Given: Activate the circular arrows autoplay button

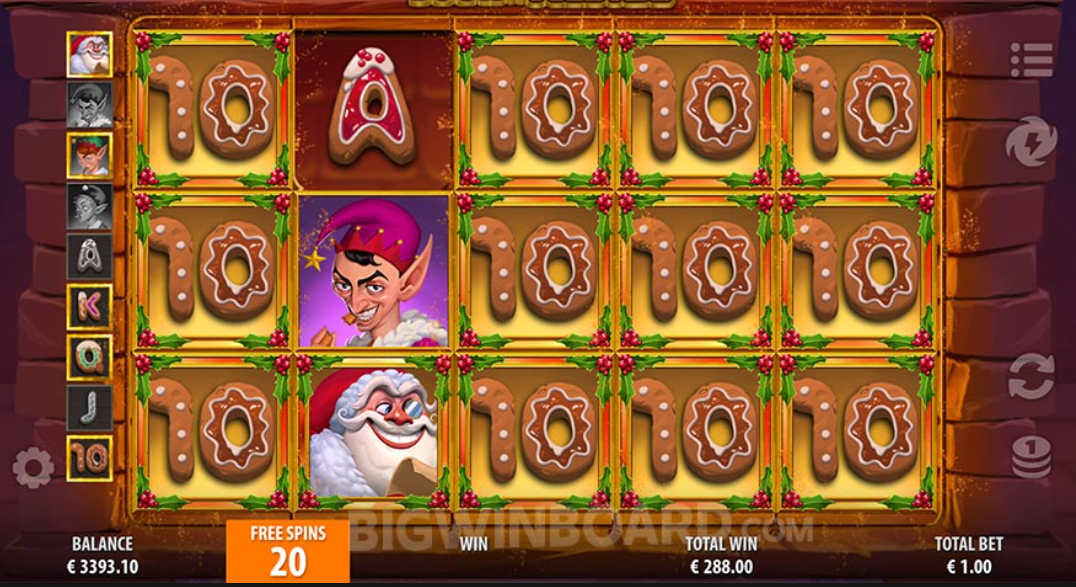Looking at the screenshot, I should point(1031,376).
